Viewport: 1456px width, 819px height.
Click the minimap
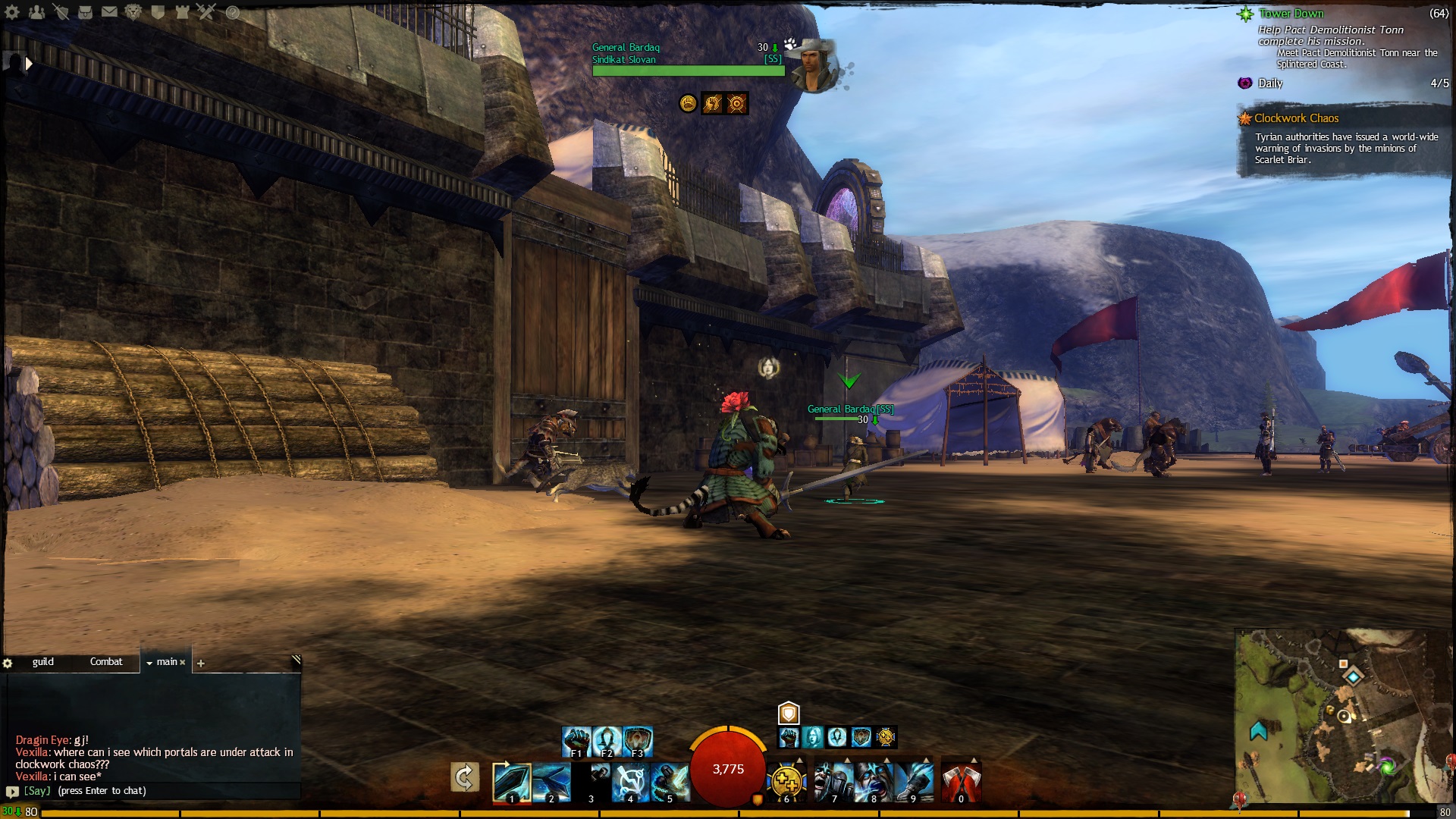(1342, 717)
